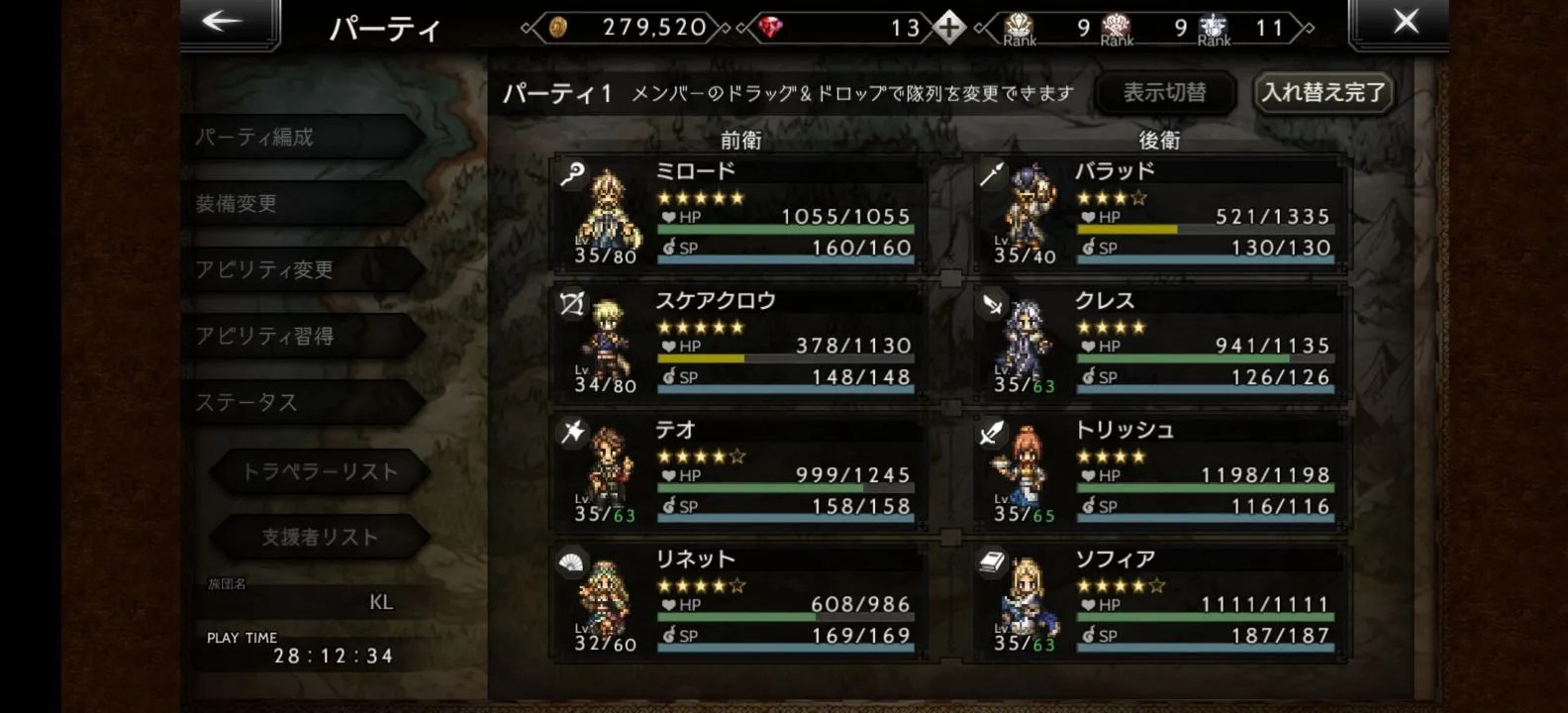Viewport: 1568px width, 713px height.
Task: Toggle the 表示切替 display switch
Action: click(x=1165, y=93)
